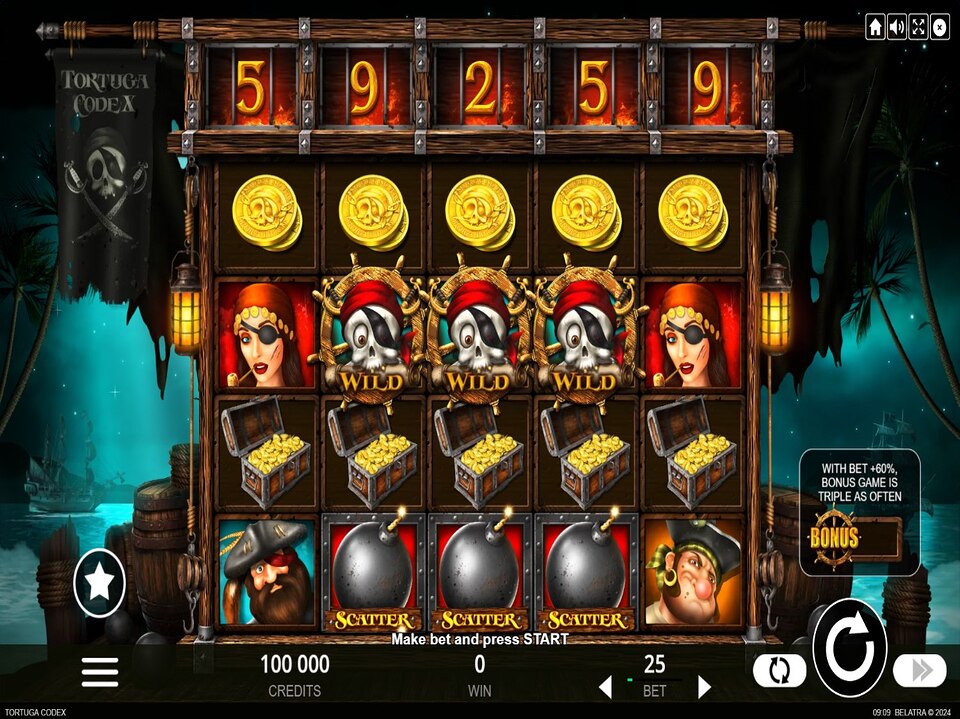
Task: Toggle autoplay with the circular arrows button
Action: pyautogui.click(x=779, y=670)
